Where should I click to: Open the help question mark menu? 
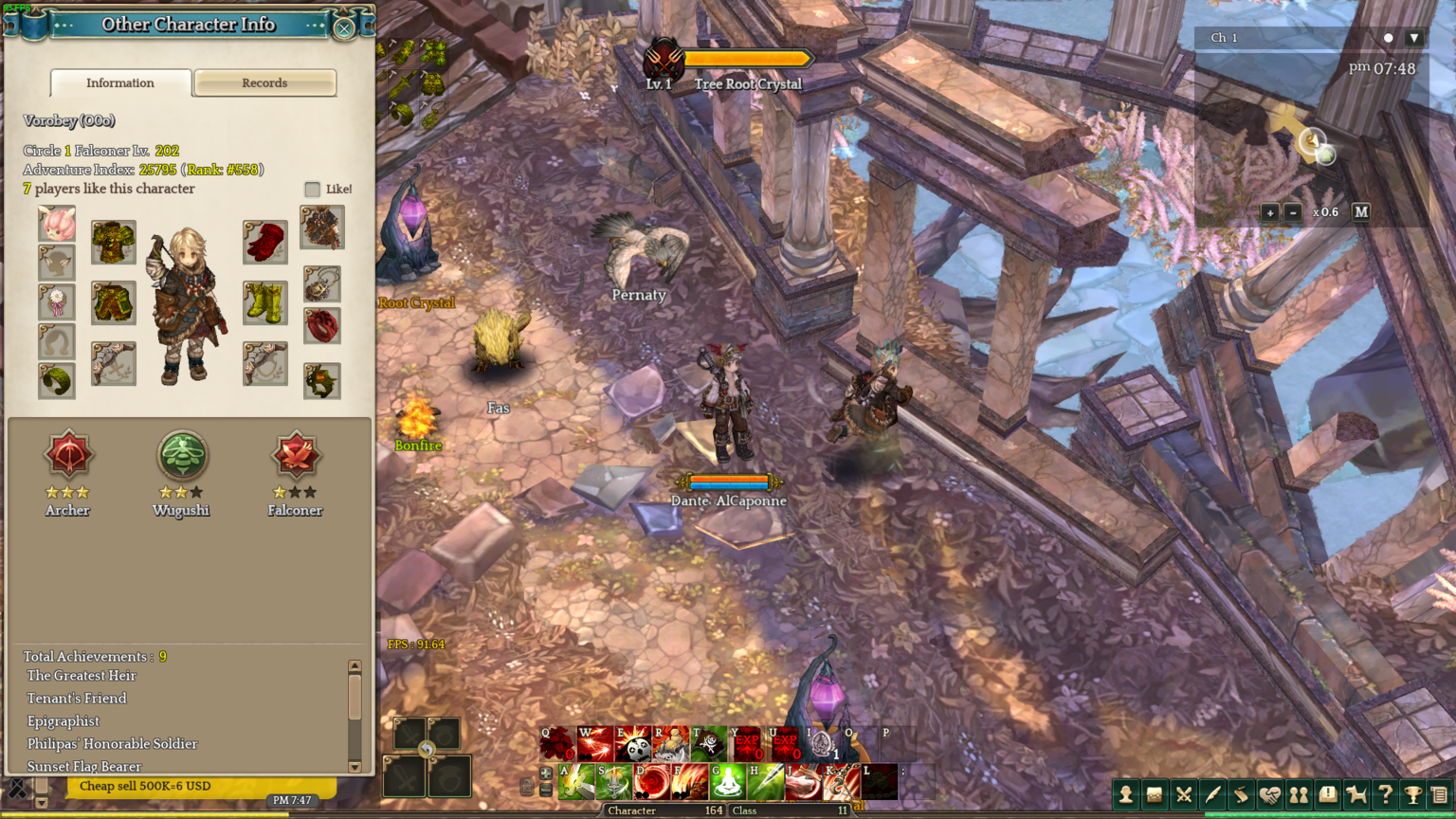pos(1385,794)
